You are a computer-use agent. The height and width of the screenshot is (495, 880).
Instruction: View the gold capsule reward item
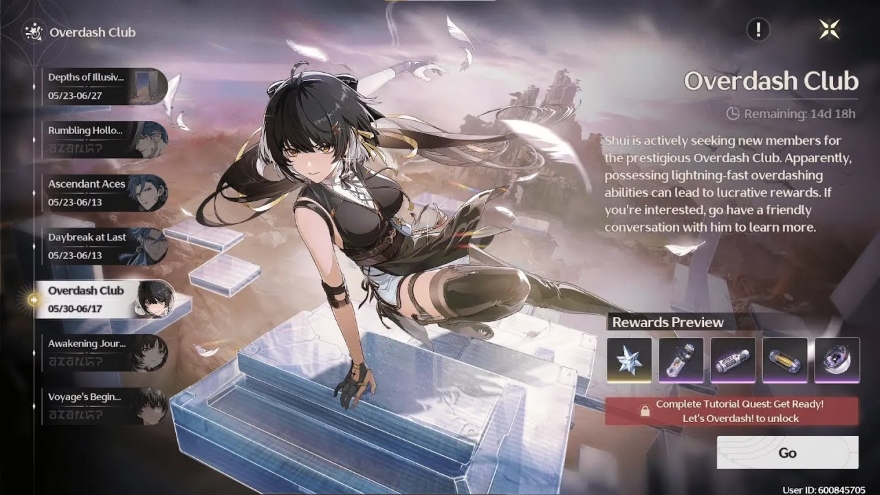tap(785, 360)
